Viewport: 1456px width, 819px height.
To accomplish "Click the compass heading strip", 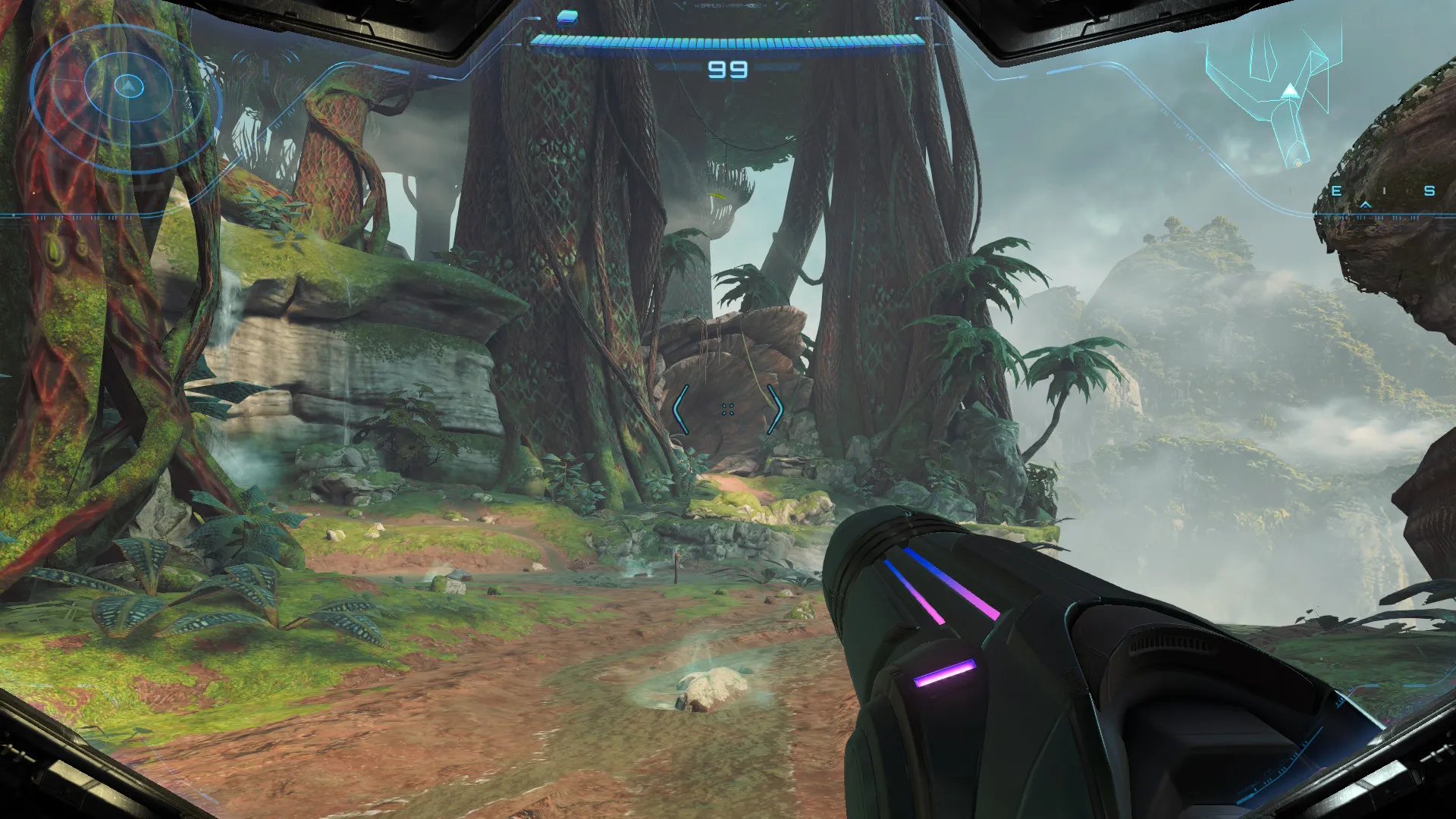I will 1382,192.
